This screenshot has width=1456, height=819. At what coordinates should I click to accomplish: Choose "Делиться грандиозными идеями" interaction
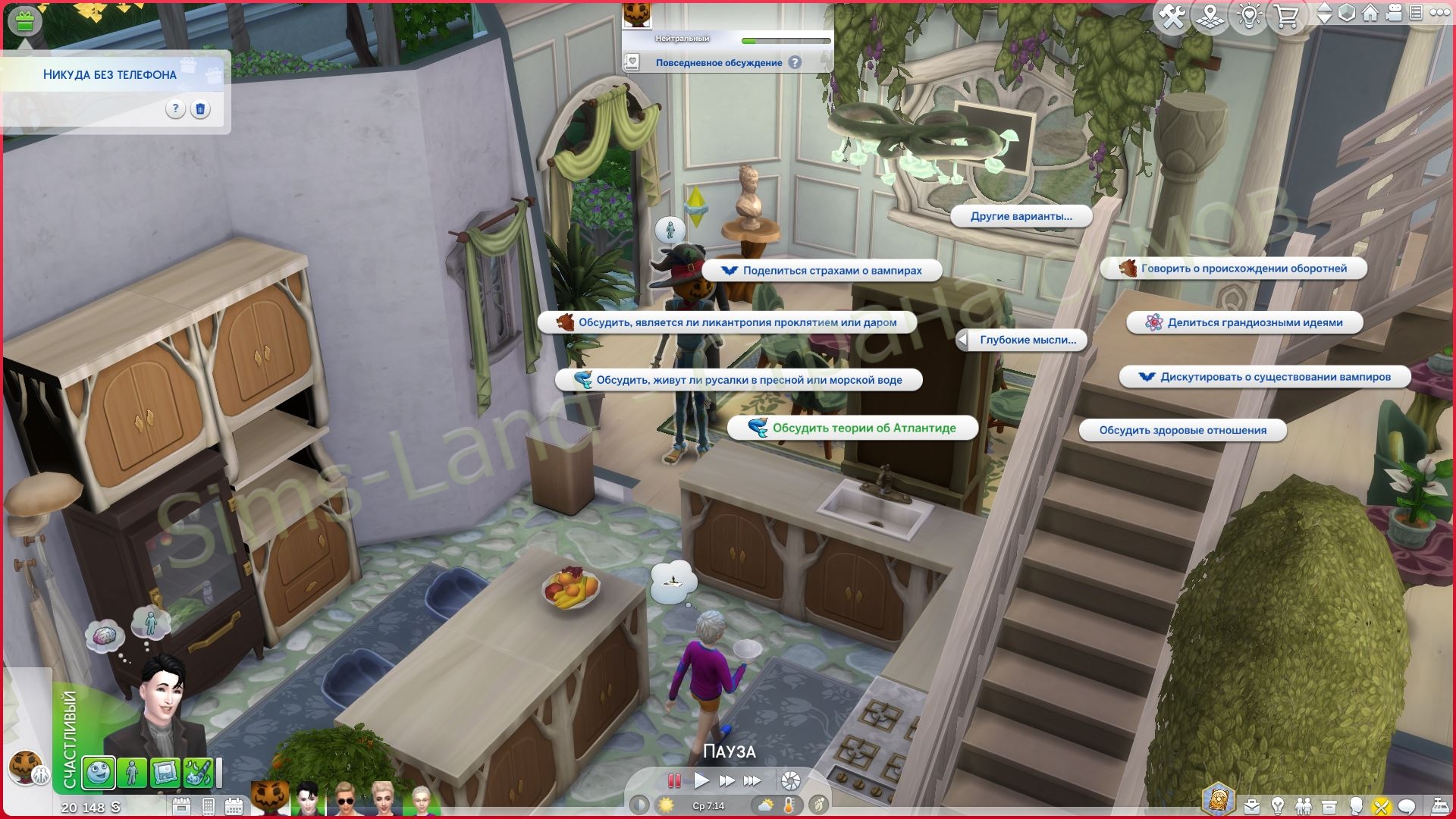[x=1244, y=322]
